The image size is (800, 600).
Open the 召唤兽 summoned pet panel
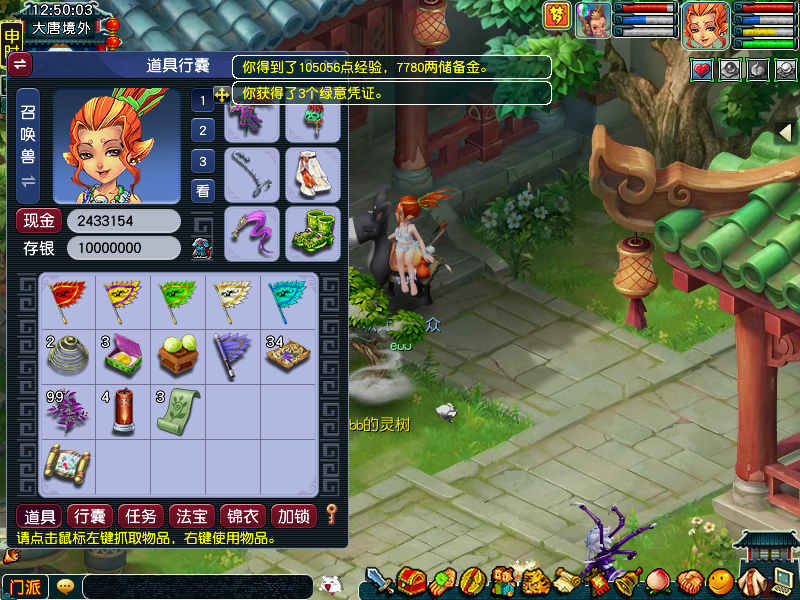click(x=28, y=146)
